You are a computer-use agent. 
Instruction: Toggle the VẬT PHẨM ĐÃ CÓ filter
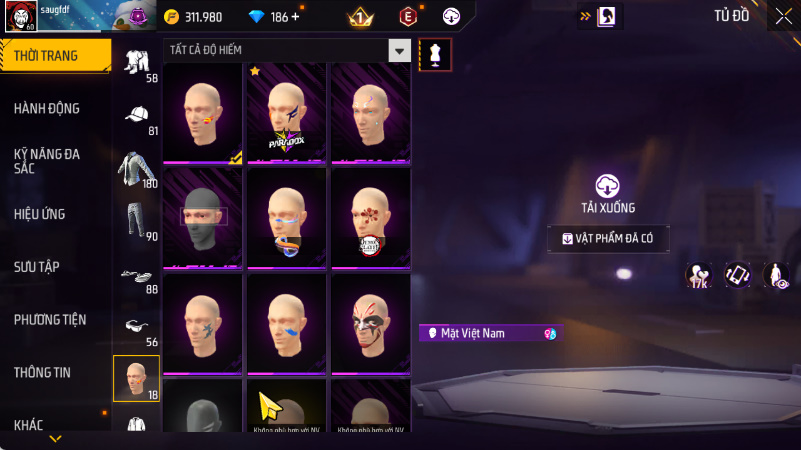608,239
